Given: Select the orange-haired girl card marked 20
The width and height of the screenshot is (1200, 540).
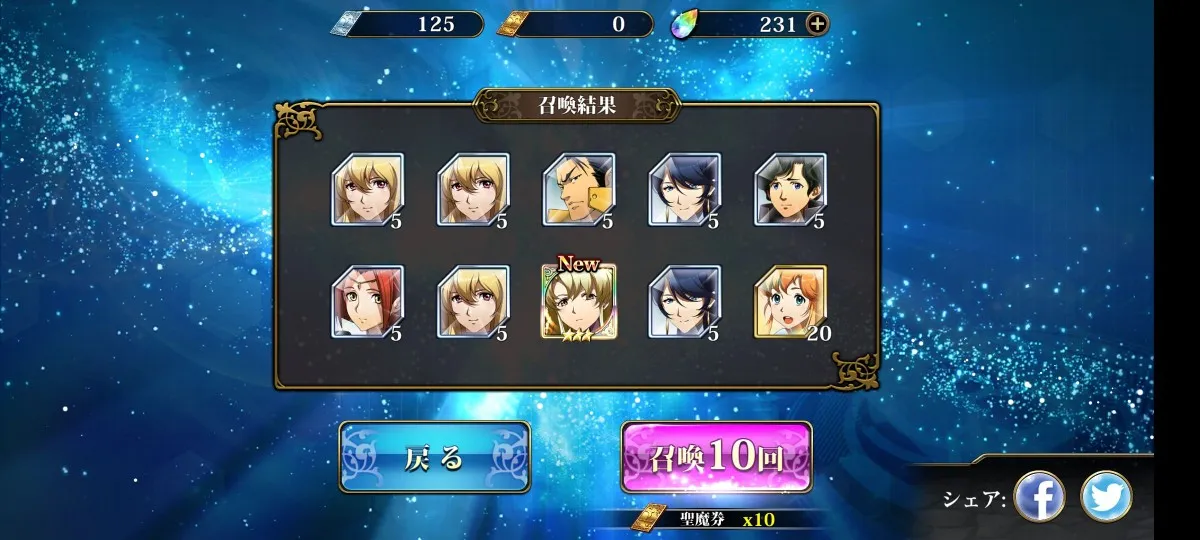Looking at the screenshot, I should pos(789,301).
